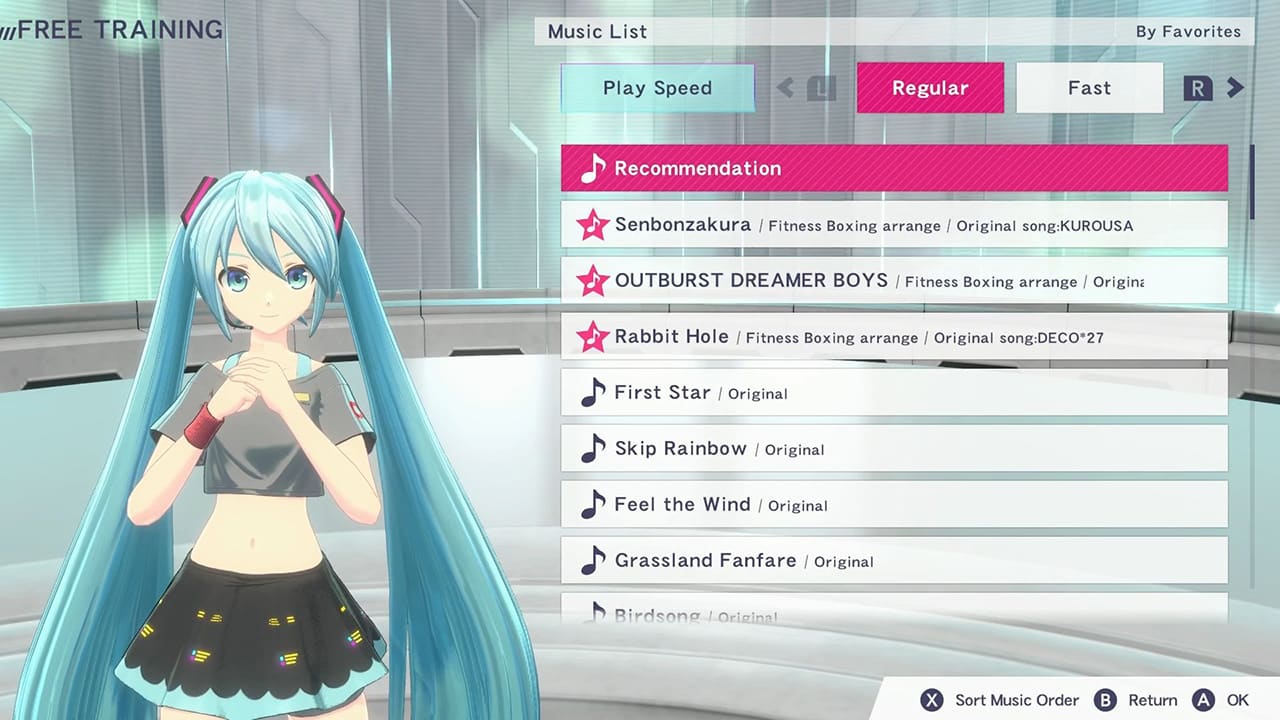Toggle the favorite star on Rabbit Hole
Image resolution: width=1280 pixels, height=720 pixels.
tap(593, 337)
